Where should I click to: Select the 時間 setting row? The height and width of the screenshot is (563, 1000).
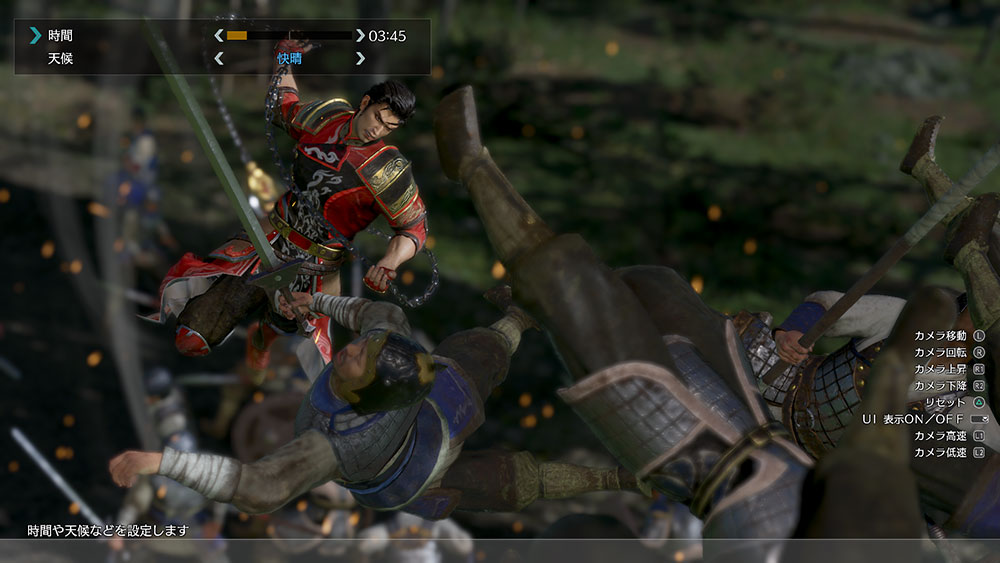point(60,36)
